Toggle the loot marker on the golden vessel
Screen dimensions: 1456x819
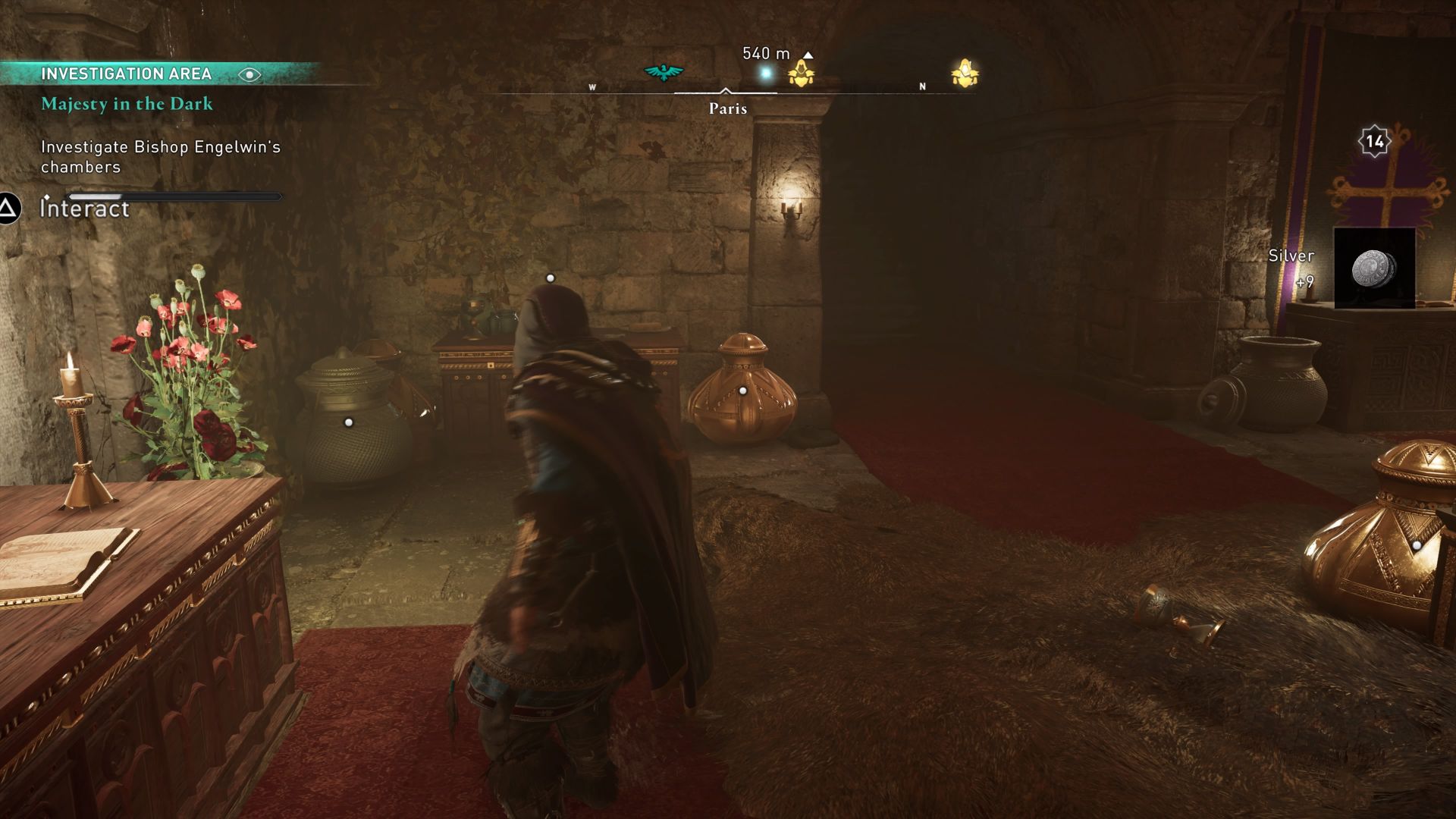coord(1417,544)
